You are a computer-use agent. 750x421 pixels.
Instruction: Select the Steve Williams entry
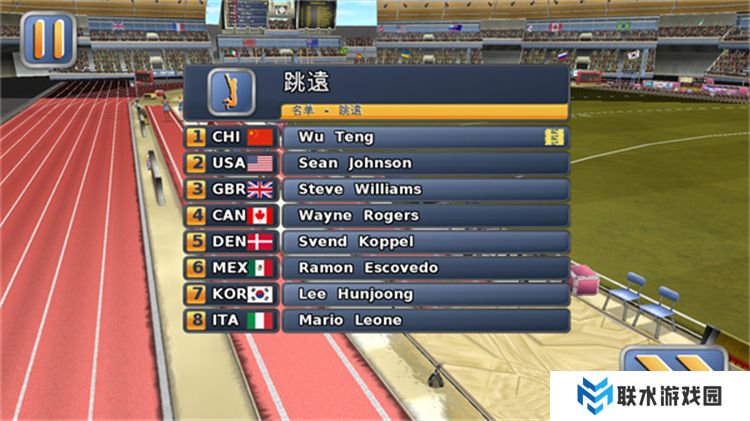click(425, 189)
